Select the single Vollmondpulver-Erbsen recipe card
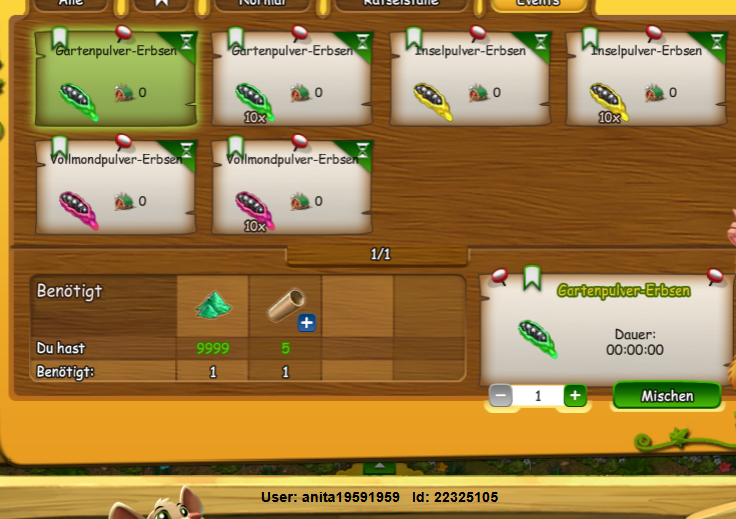The image size is (736, 519). pyautogui.click(x=115, y=188)
